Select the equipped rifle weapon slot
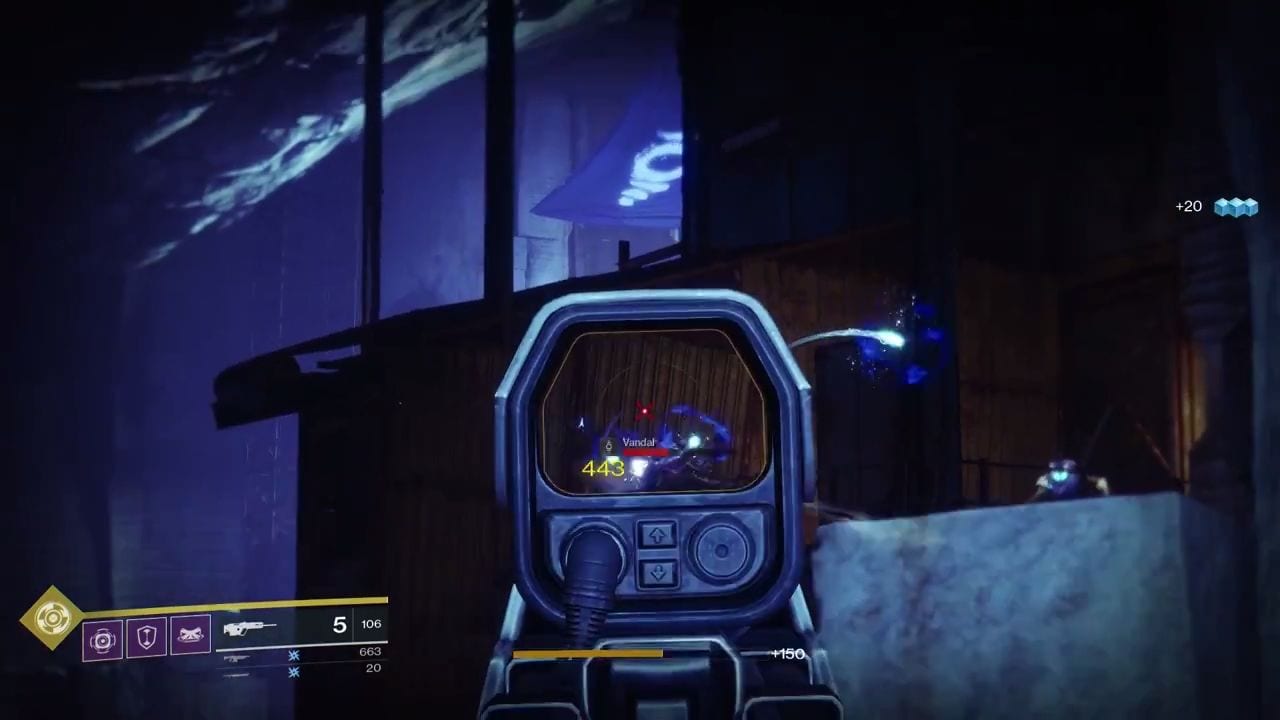Image resolution: width=1280 pixels, height=720 pixels. tap(250, 628)
